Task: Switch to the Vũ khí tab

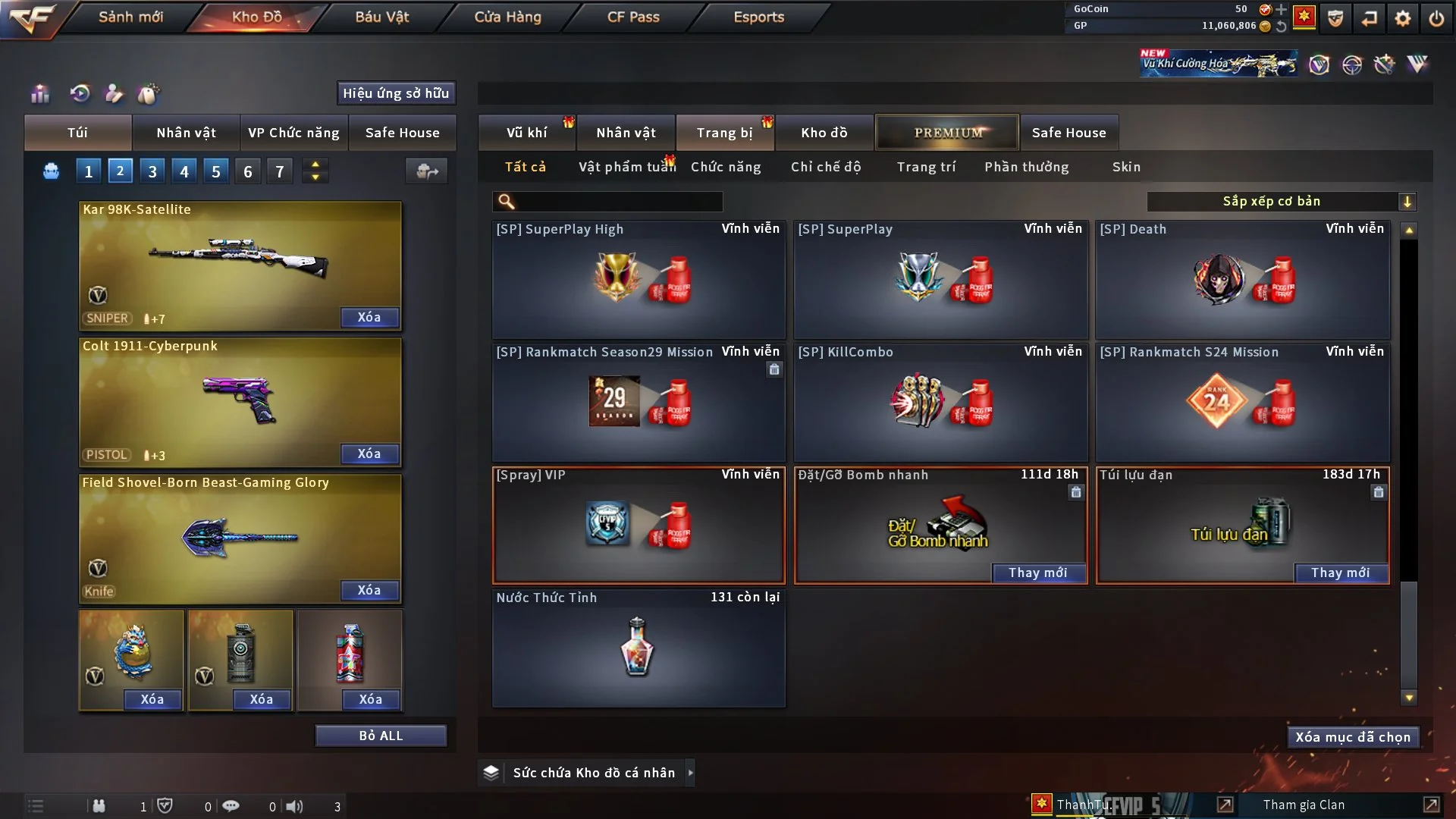Action: pos(526,133)
